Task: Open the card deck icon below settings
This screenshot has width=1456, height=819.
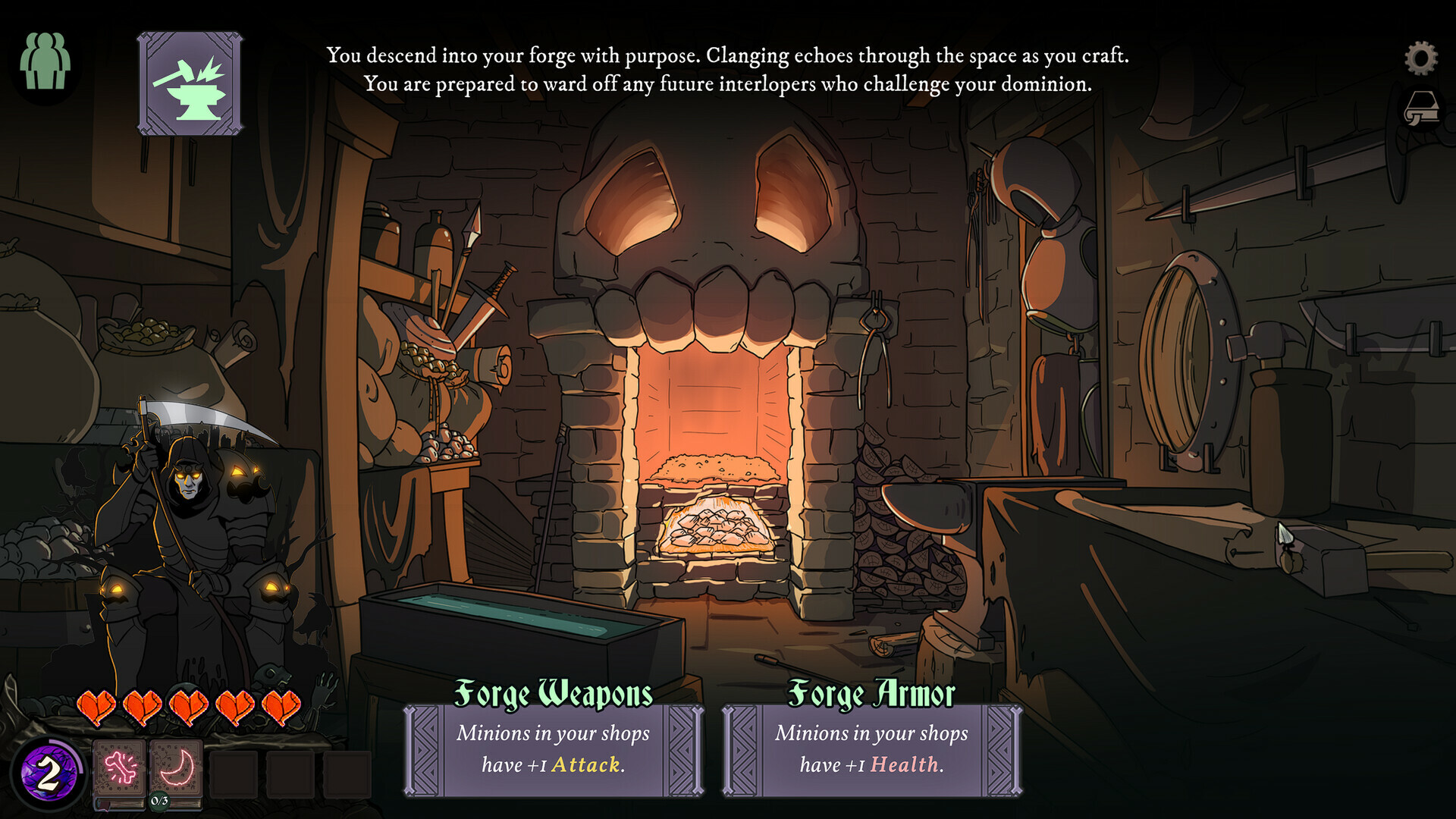Action: pos(1423,106)
